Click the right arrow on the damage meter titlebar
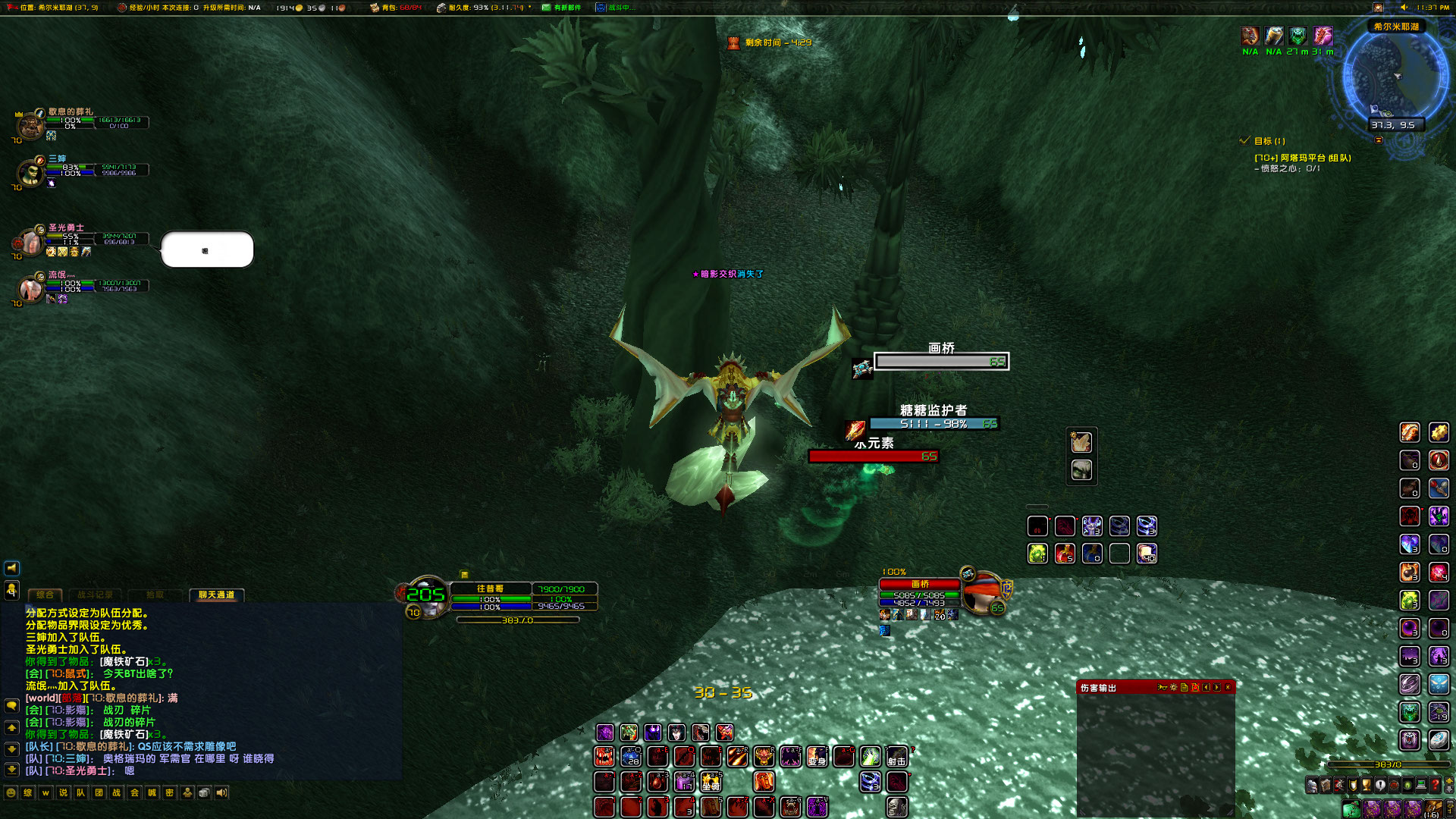 (x=1216, y=687)
